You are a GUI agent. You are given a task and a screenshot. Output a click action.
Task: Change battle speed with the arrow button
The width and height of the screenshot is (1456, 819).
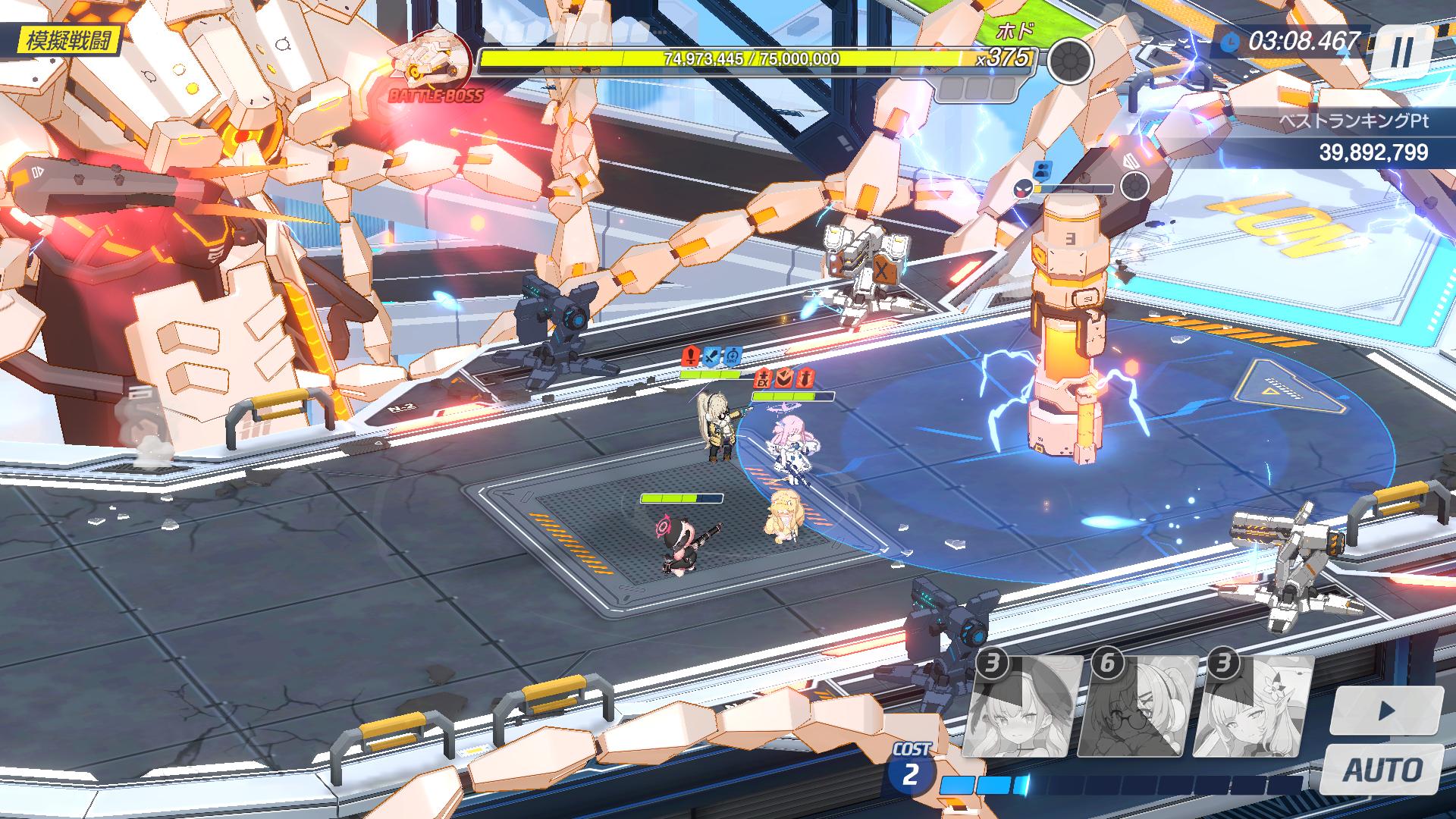pos(1386,711)
